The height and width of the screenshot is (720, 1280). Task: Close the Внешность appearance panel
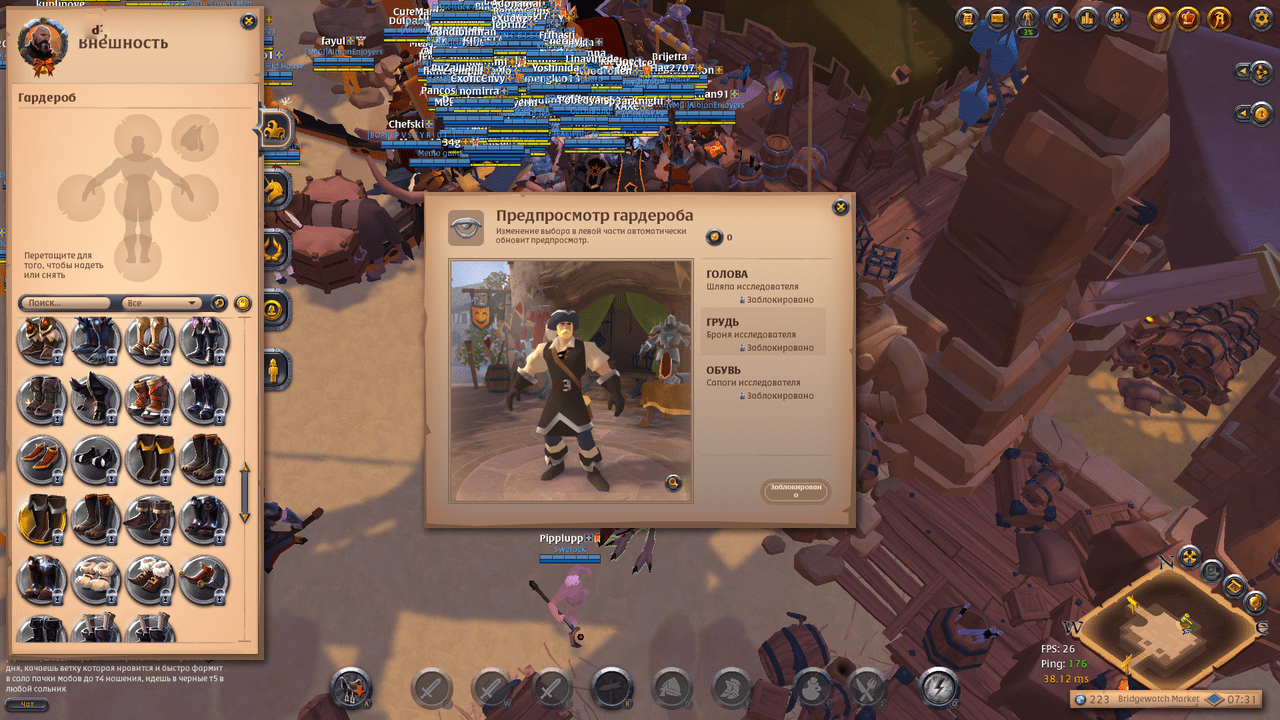click(x=248, y=21)
